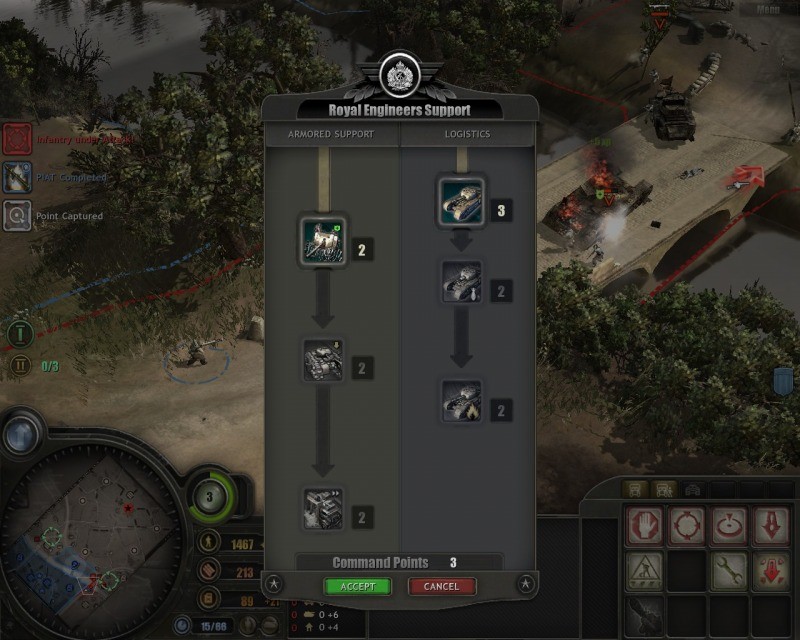
Task: Choose the middle Logistics tank upgrade
Action: click(x=462, y=282)
